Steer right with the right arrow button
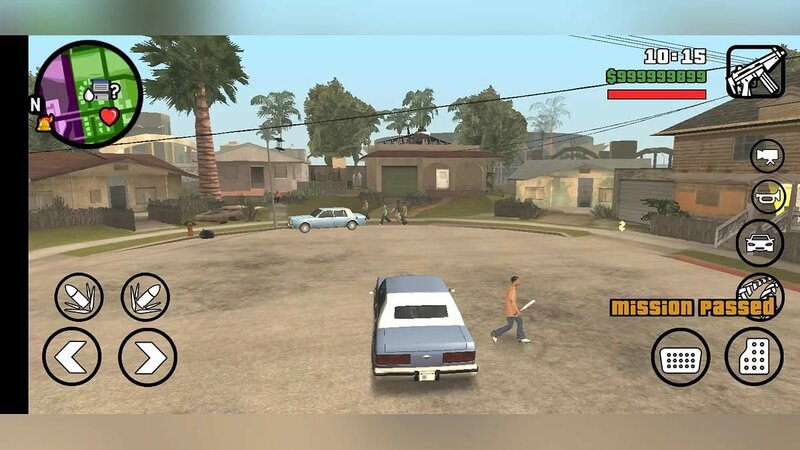The width and height of the screenshot is (800, 450). pyautogui.click(x=148, y=357)
